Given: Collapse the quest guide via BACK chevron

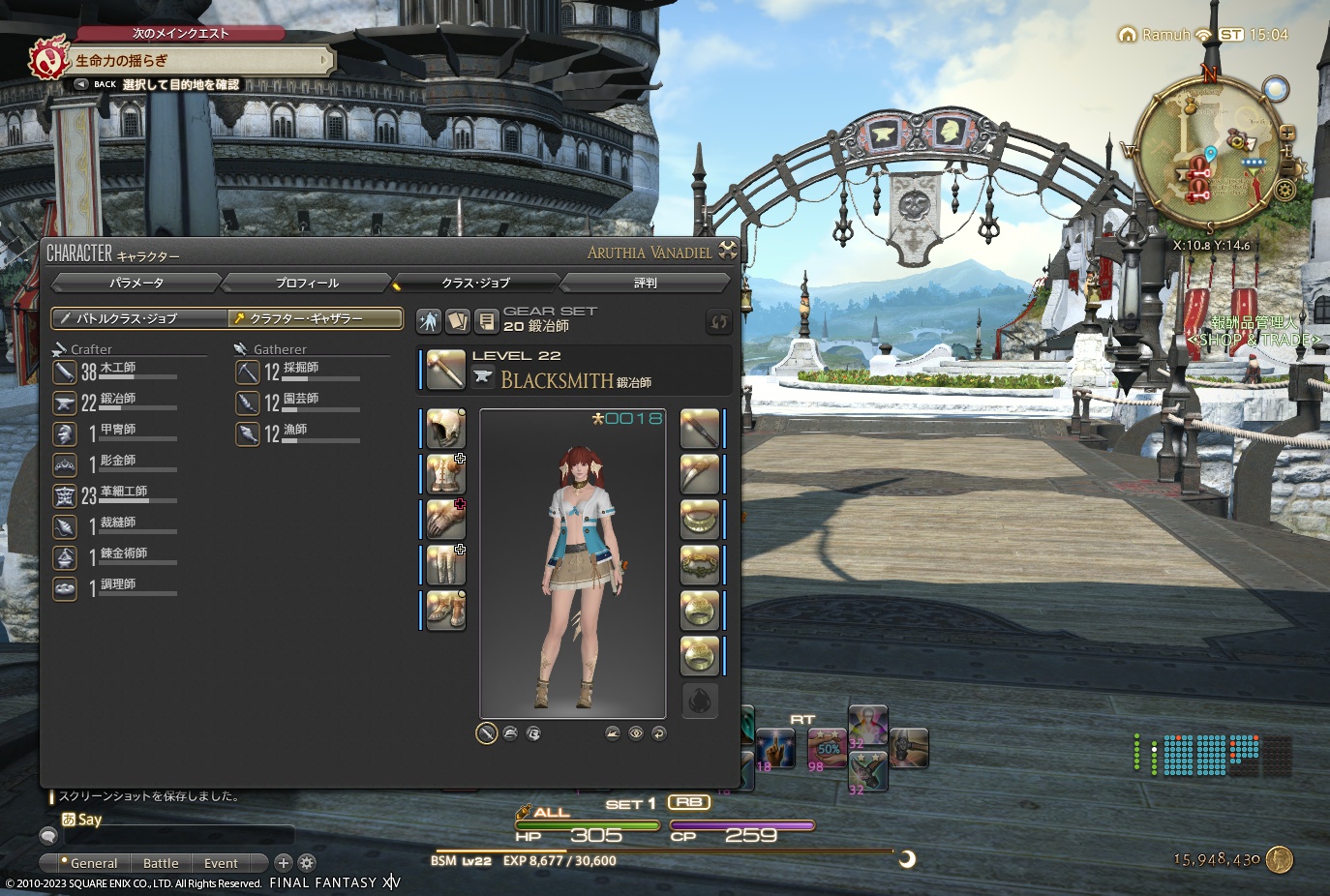Looking at the screenshot, I should (x=81, y=84).
